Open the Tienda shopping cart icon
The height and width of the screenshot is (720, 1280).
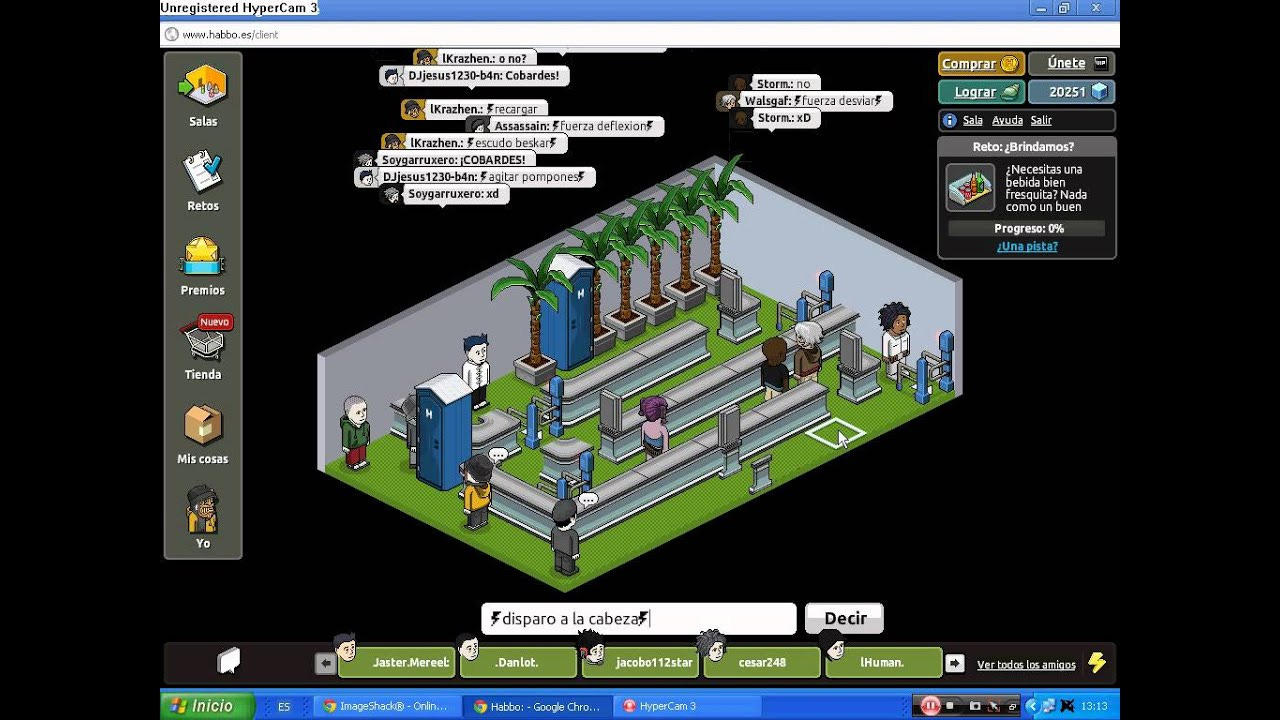202,343
